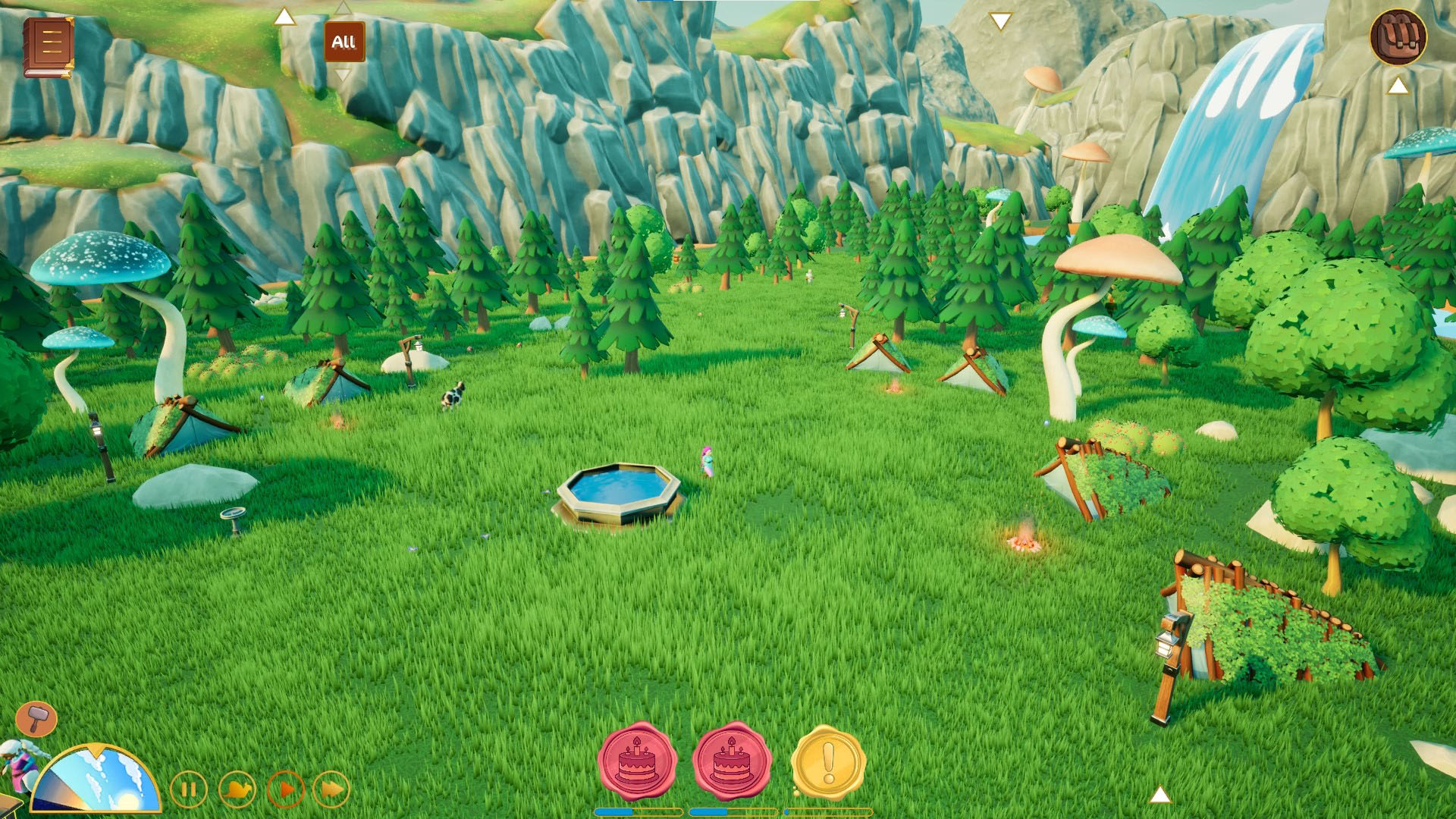Image resolution: width=1456 pixels, height=819 pixels.
Task: Set game speed to slow snail
Action: [x=237, y=790]
